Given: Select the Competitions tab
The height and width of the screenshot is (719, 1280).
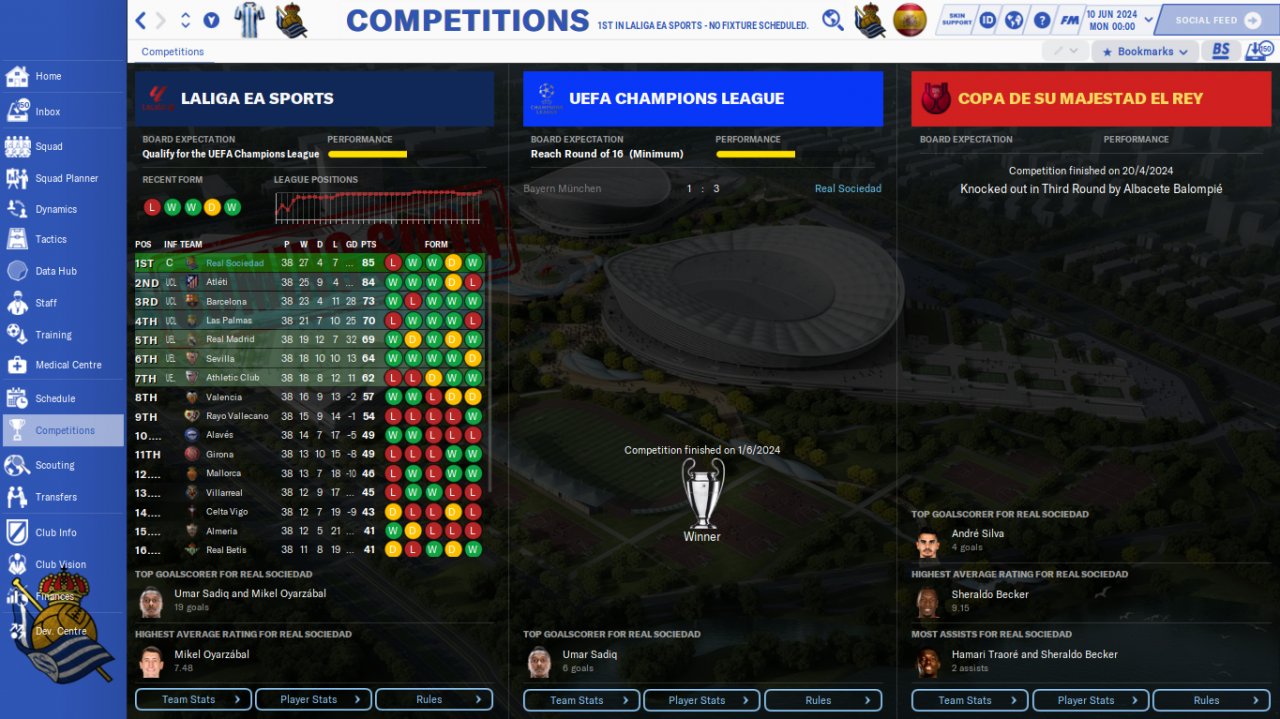Looking at the screenshot, I should click(172, 51).
